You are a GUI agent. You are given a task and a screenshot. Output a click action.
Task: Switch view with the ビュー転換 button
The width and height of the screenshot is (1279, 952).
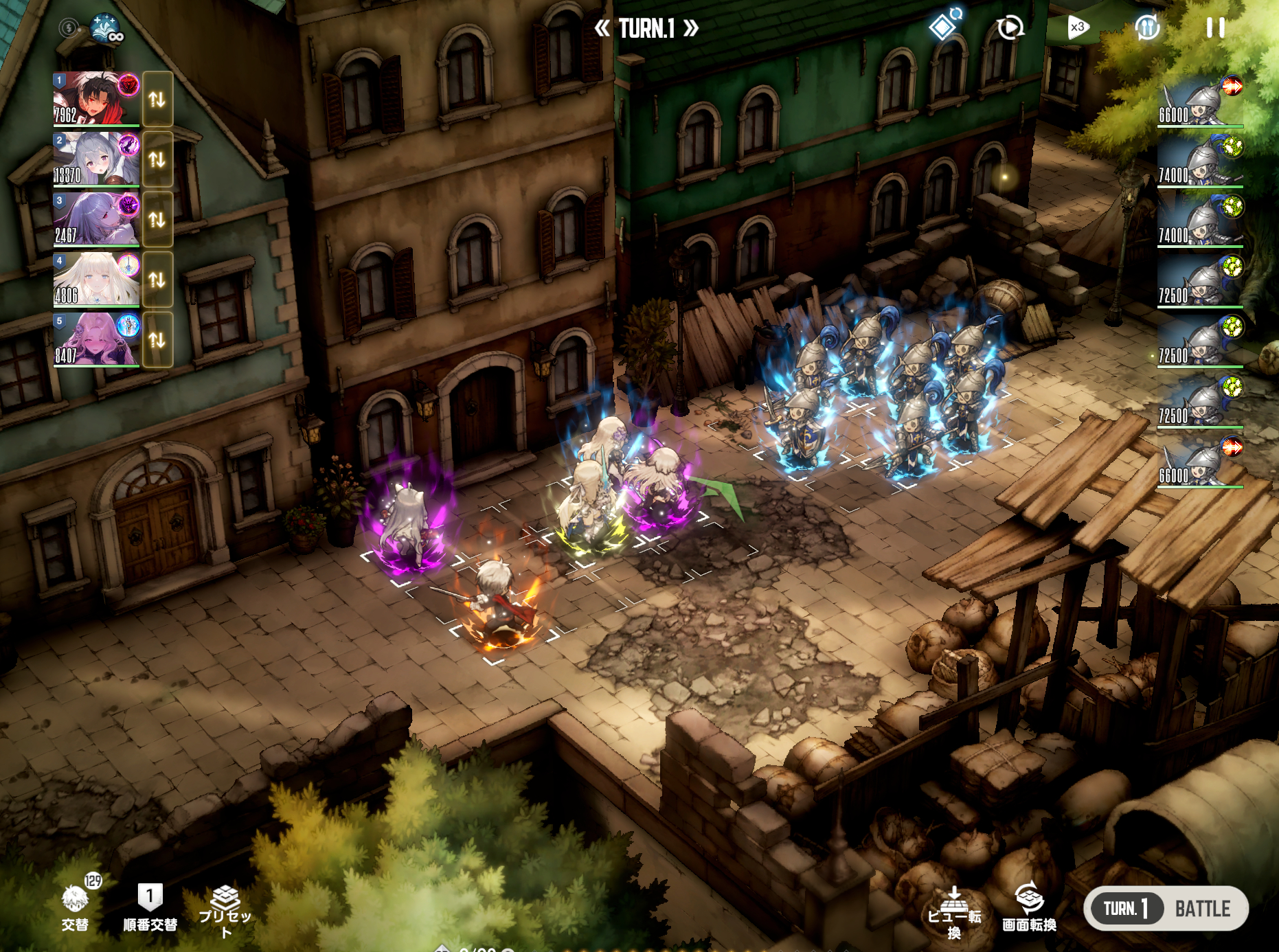coord(954,911)
